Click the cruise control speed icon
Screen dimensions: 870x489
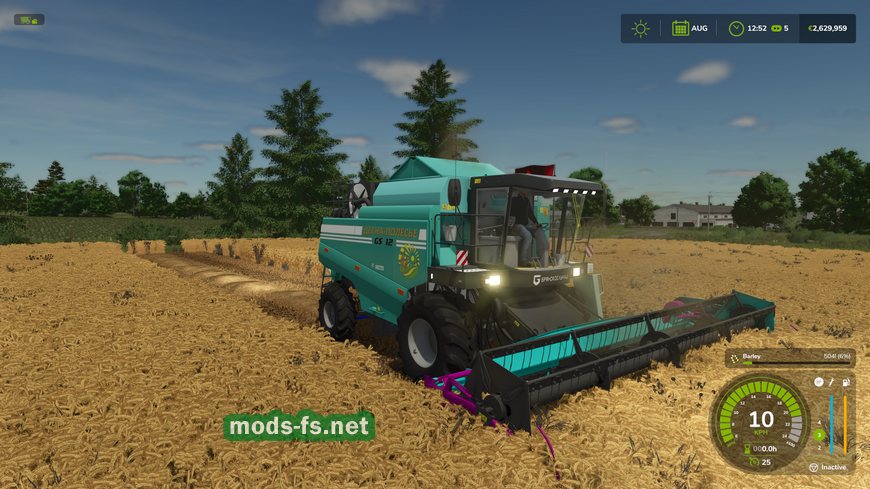coord(753,461)
